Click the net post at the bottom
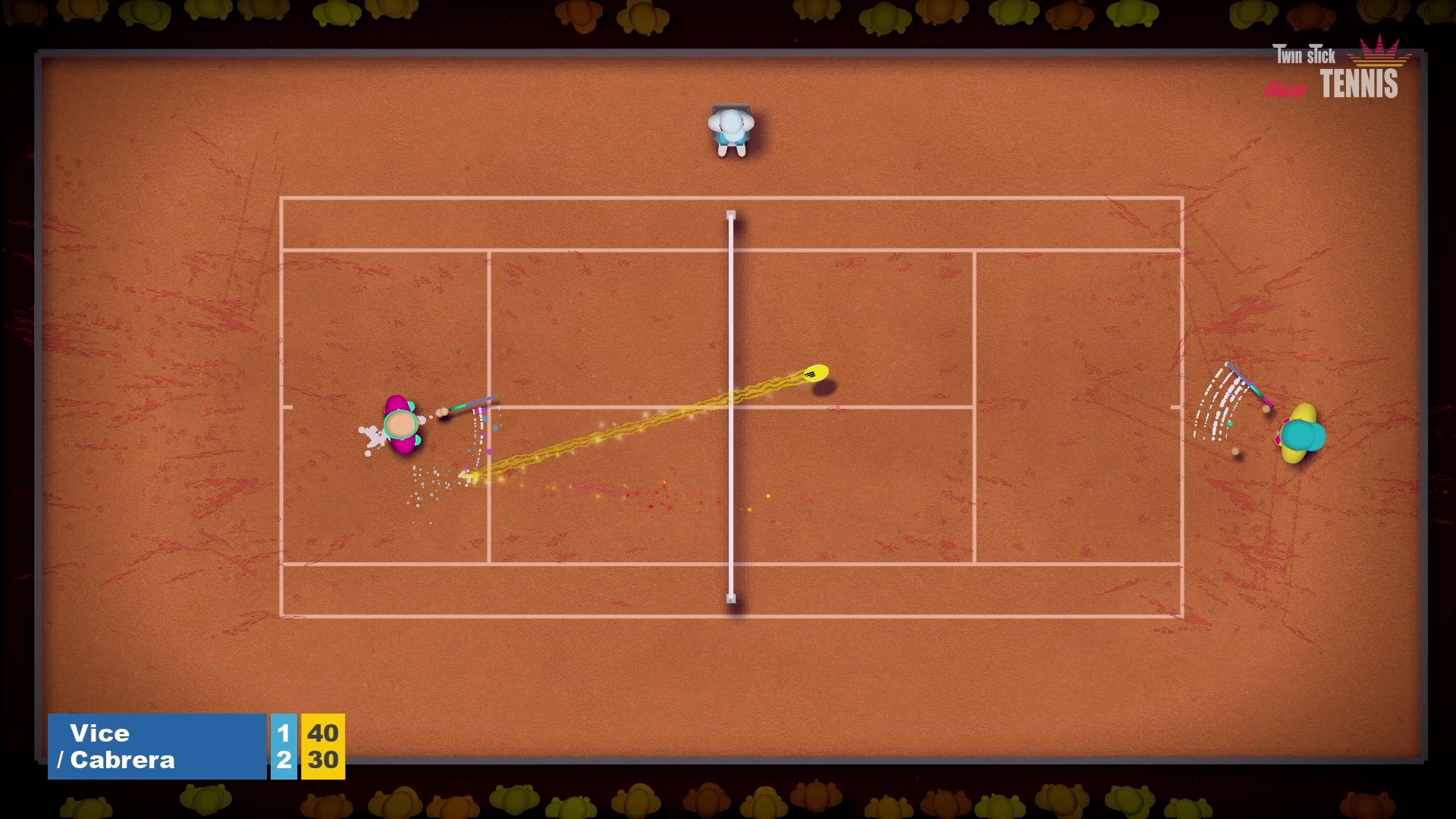 (730, 599)
